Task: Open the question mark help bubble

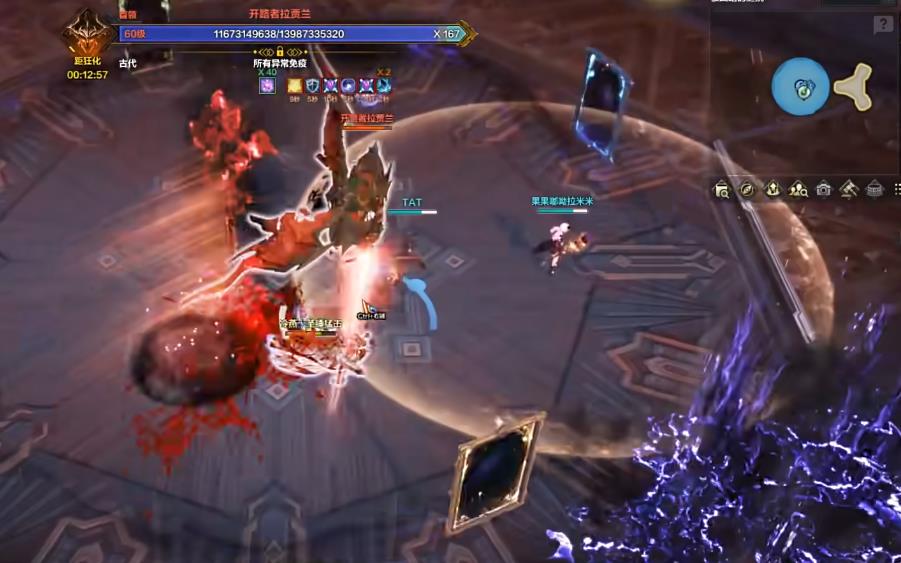Action: (x=882, y=25)
